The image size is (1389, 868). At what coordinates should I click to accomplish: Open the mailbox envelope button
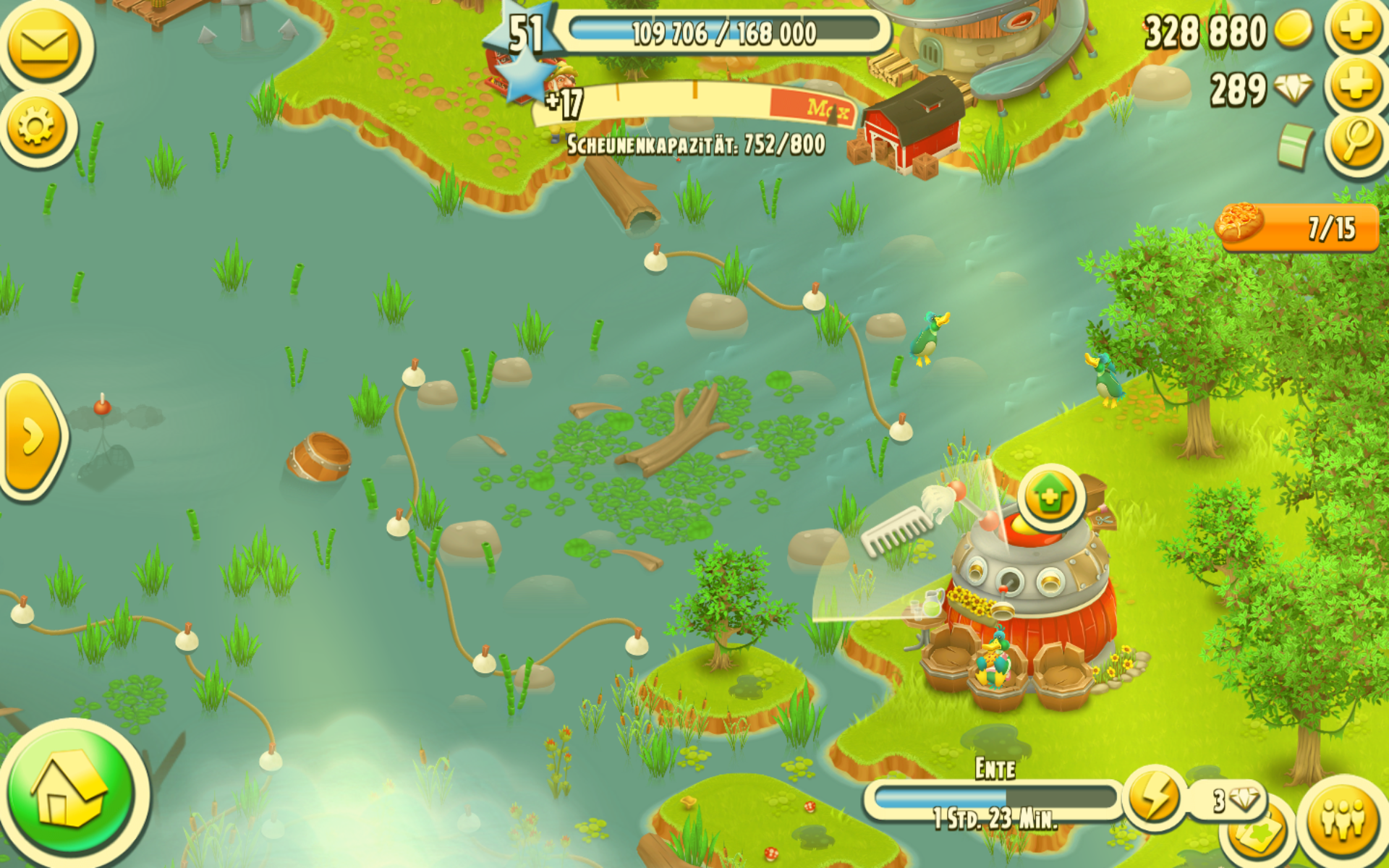43,45
